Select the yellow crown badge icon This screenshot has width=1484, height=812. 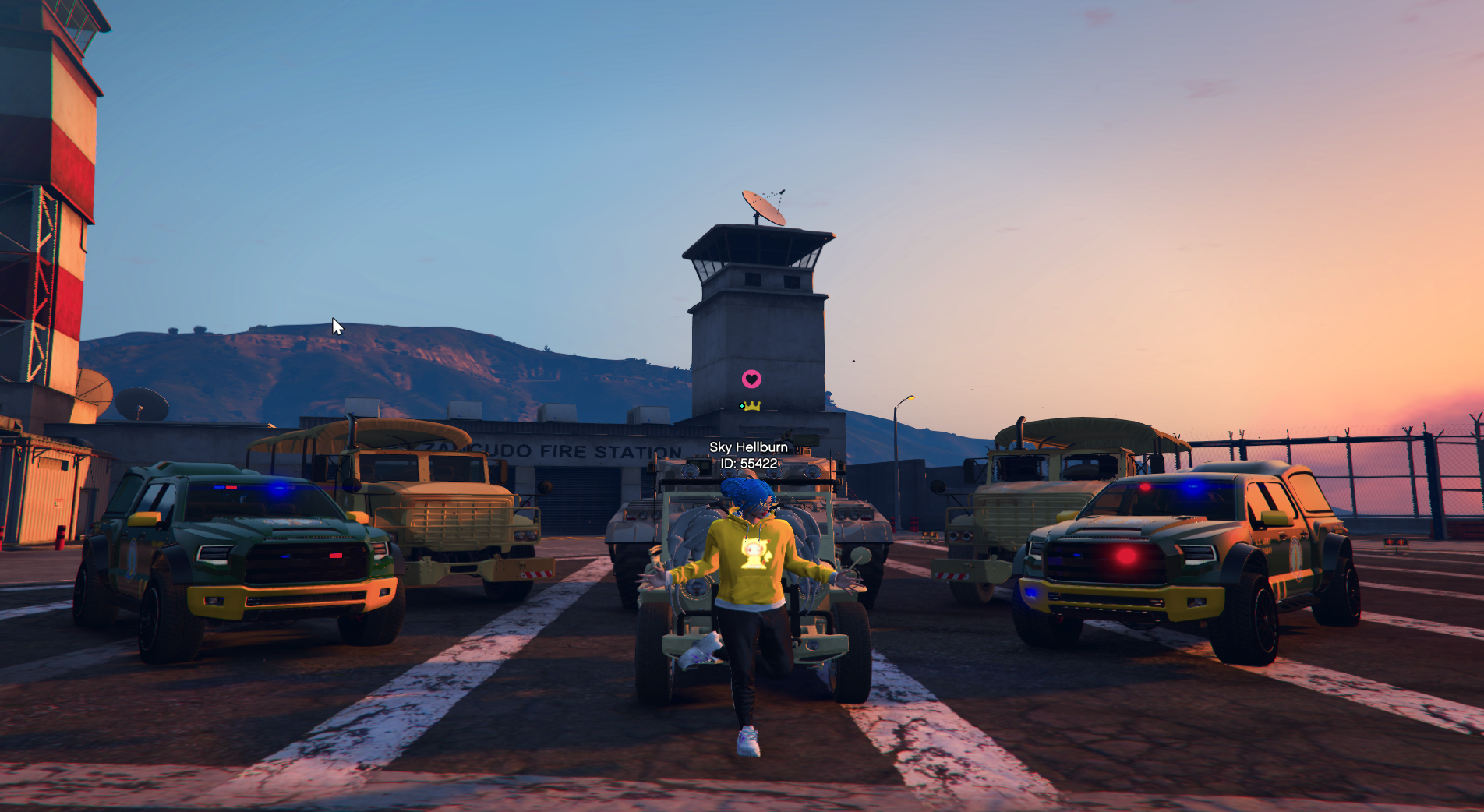[751, 406]
